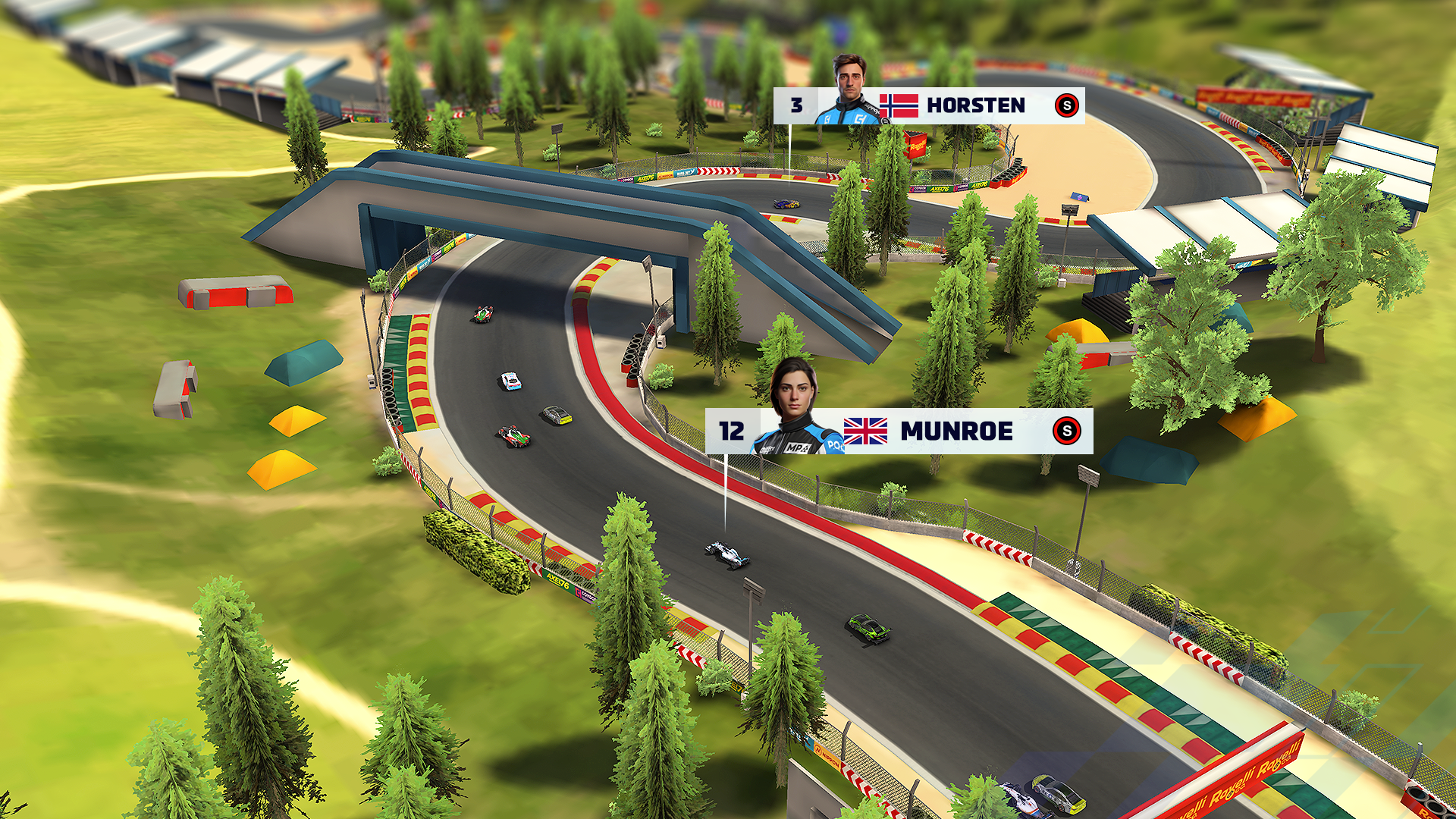Select the soft tyre badge beside HORSTEN

point(1065,106)
